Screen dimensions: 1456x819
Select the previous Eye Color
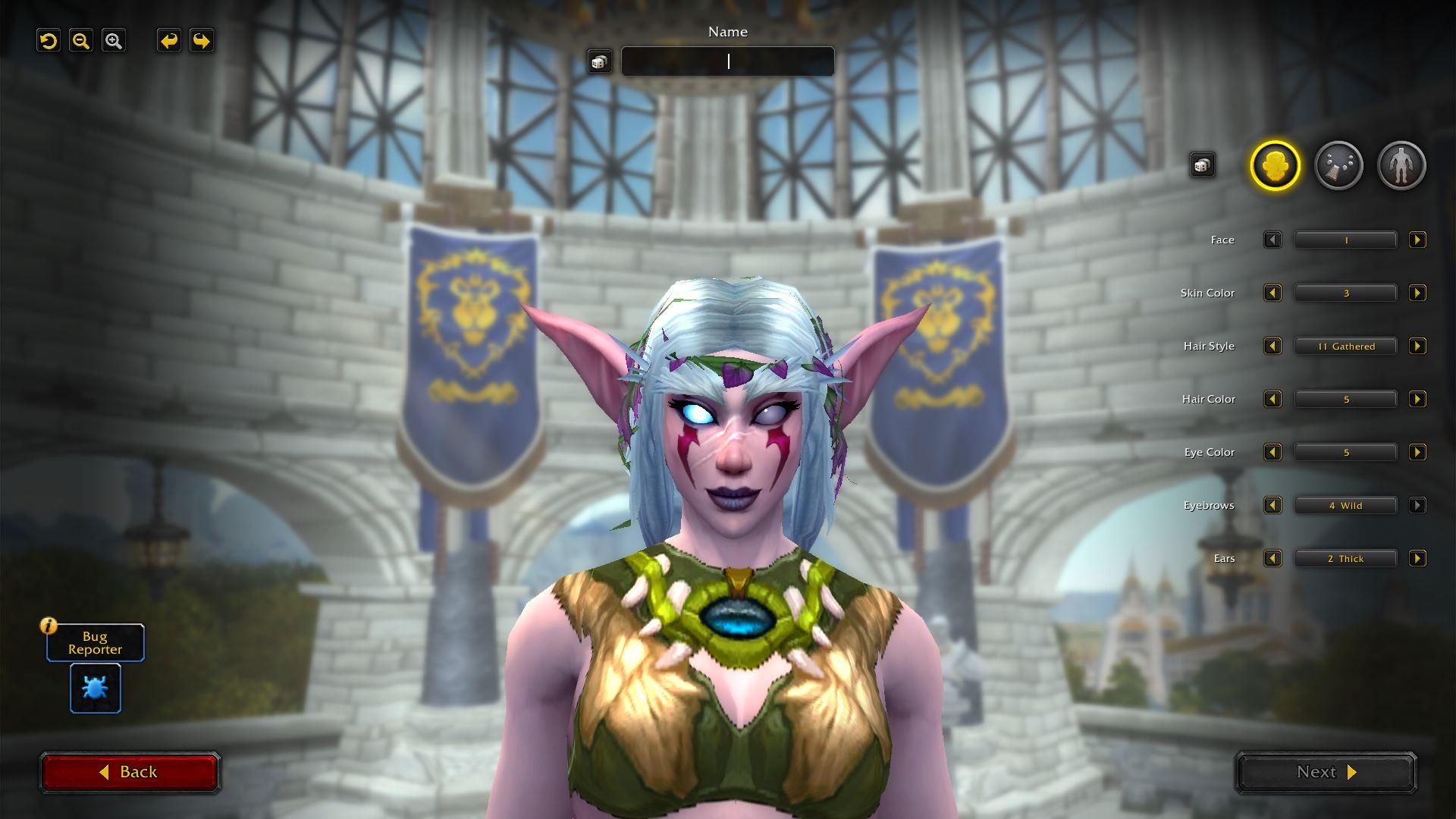[x=1272, y=453]
